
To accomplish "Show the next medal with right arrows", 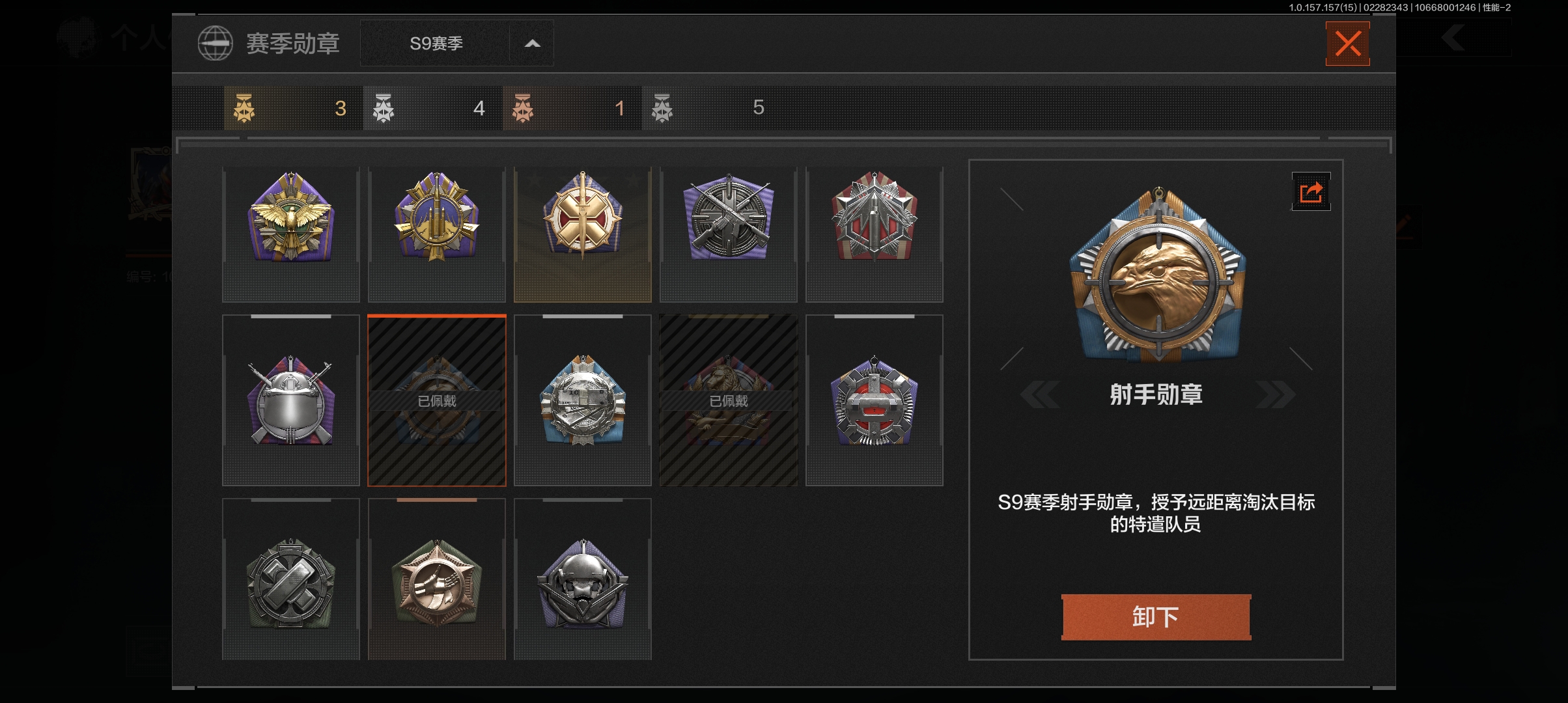I will 1275,395.
